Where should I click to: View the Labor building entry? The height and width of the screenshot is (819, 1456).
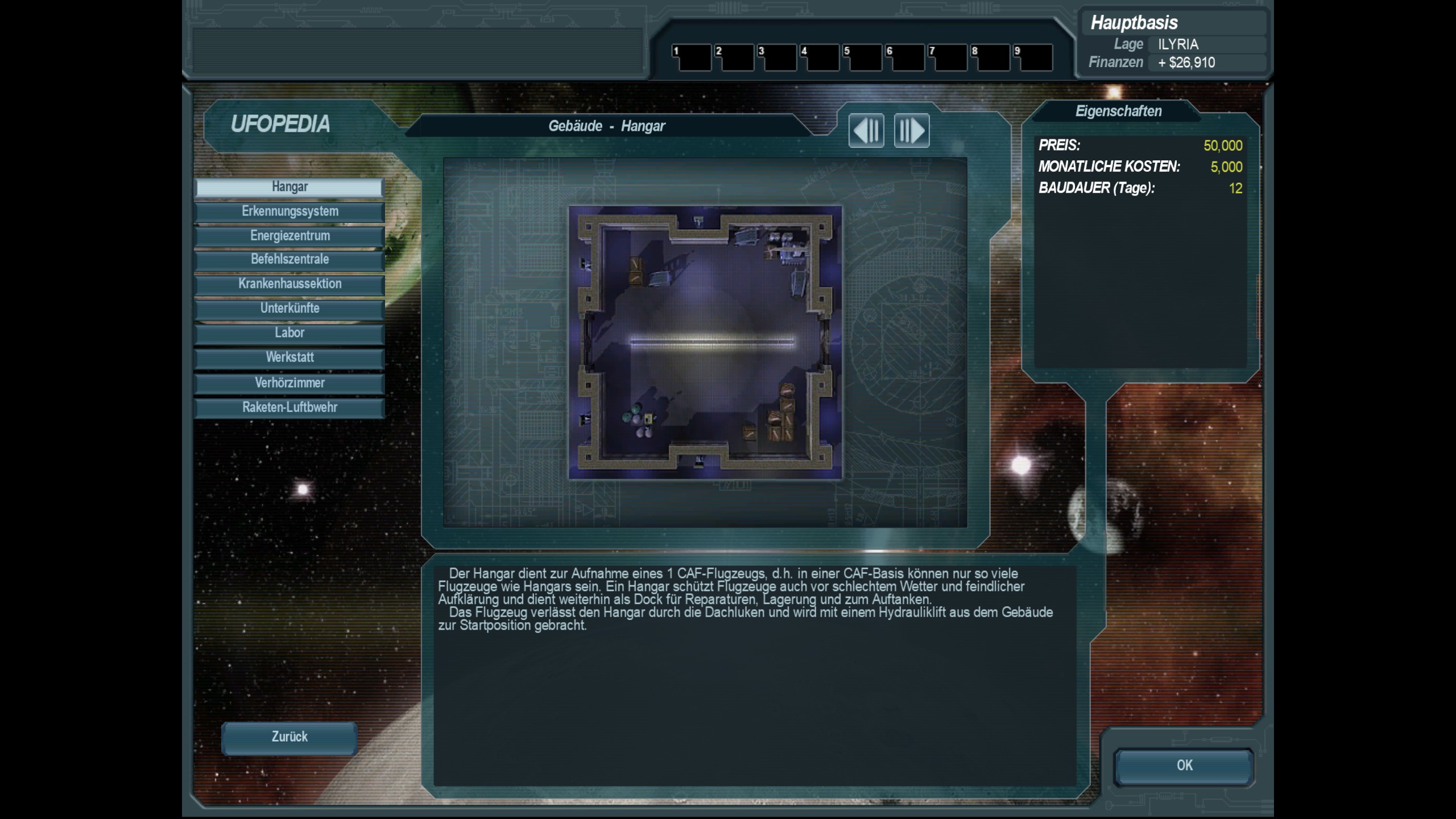(289, 333)
